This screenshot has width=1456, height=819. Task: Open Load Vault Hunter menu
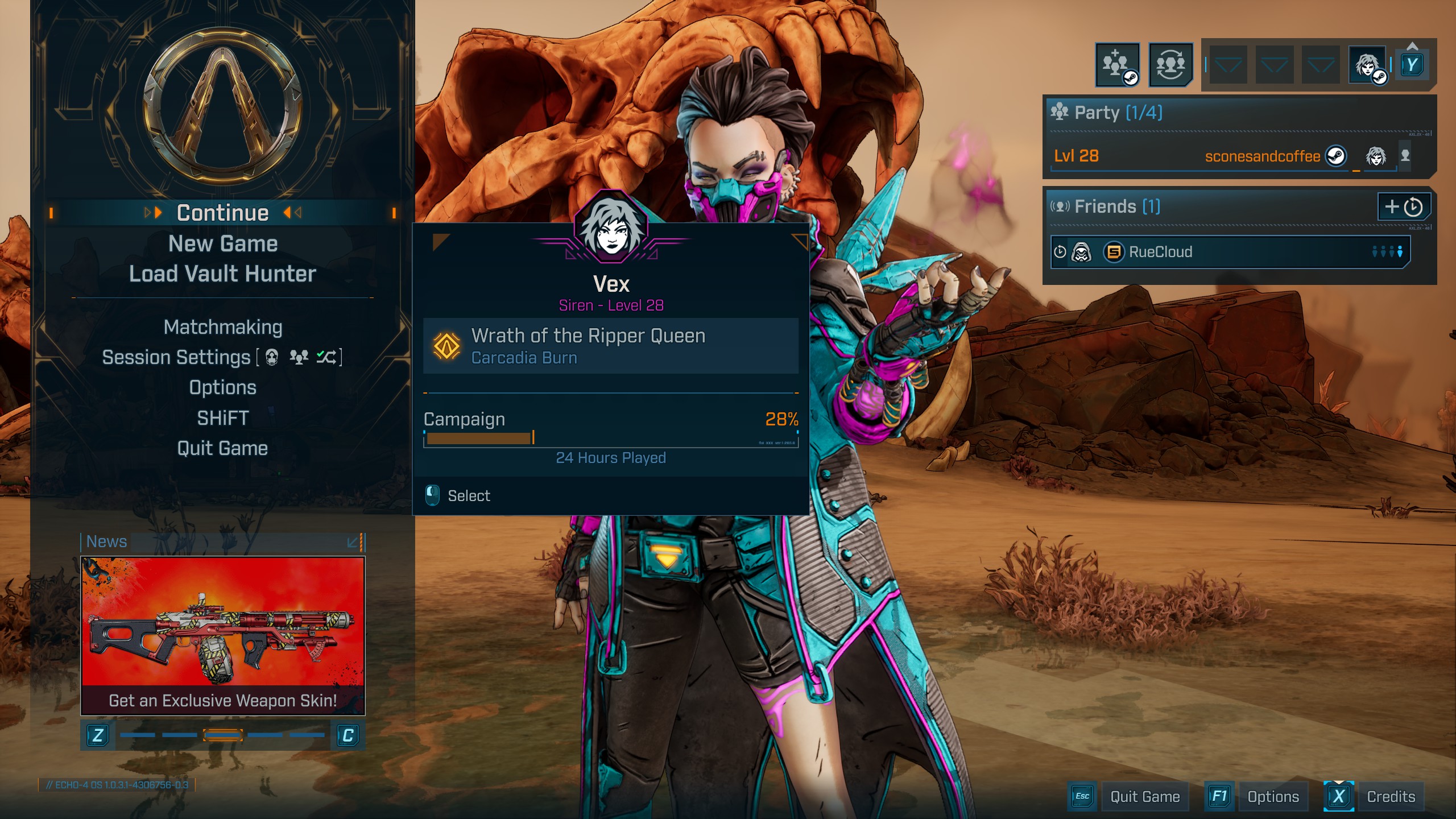click(222, 274)
